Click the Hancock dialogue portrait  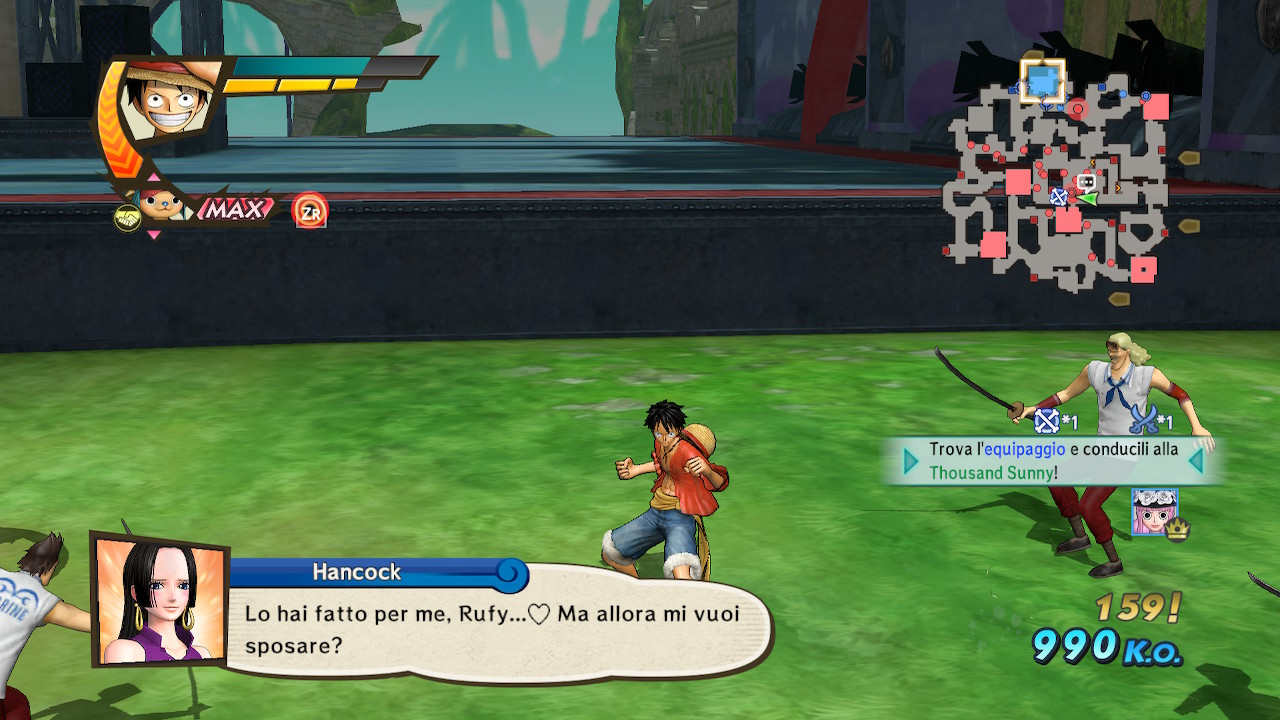(x=159, y=602)
